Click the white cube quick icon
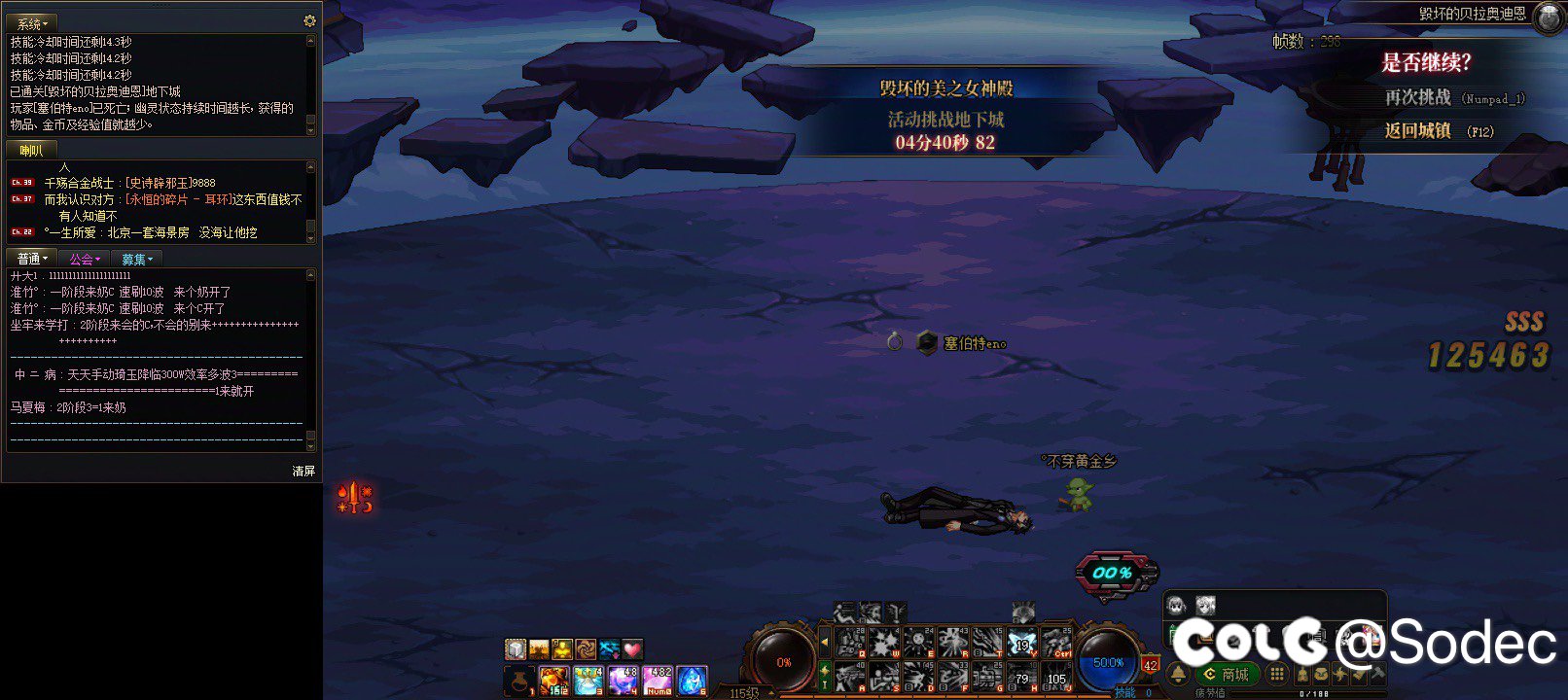 [x=516, y=648]
